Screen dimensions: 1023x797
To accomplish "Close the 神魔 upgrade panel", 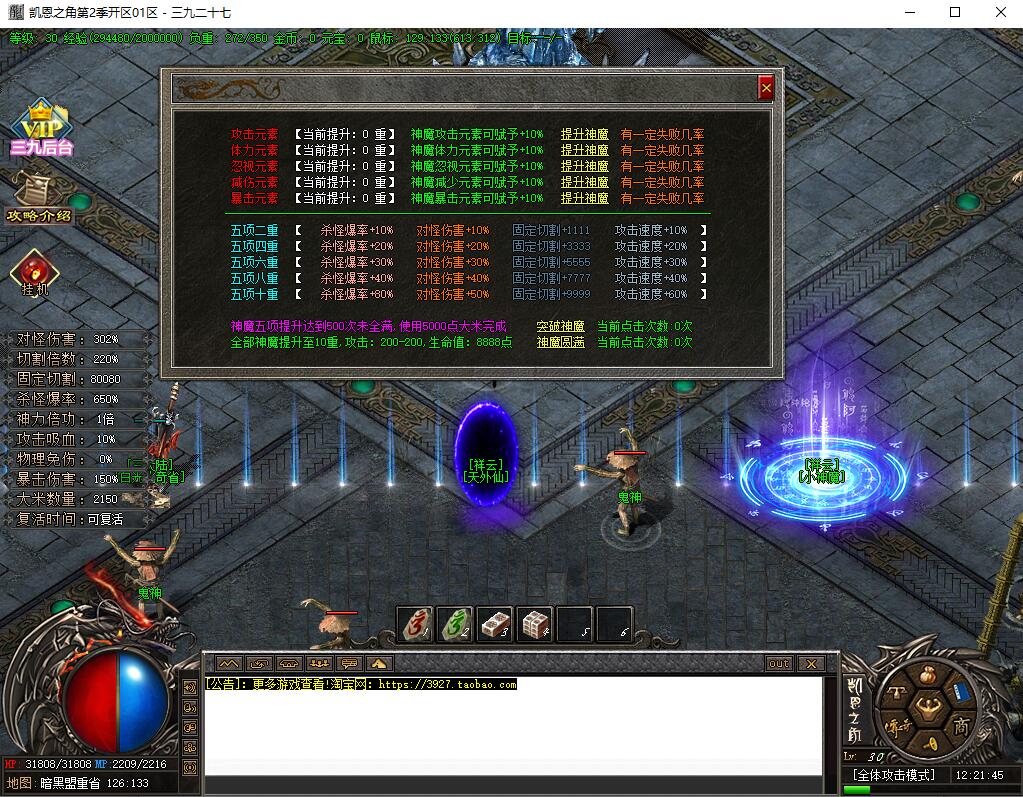I will [x=766, y=88].
